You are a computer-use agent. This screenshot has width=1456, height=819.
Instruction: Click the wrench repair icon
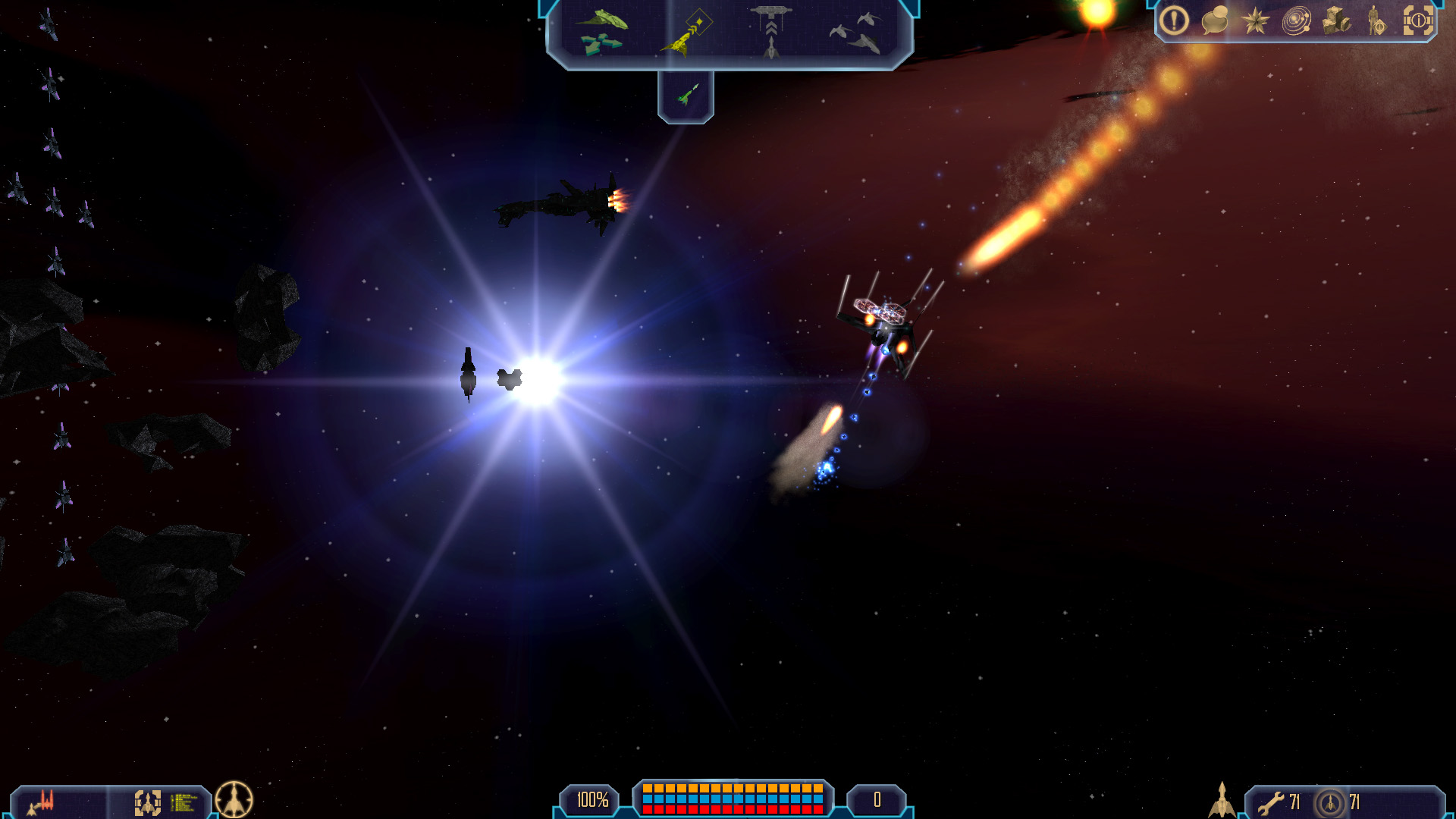pos(1271,802)
